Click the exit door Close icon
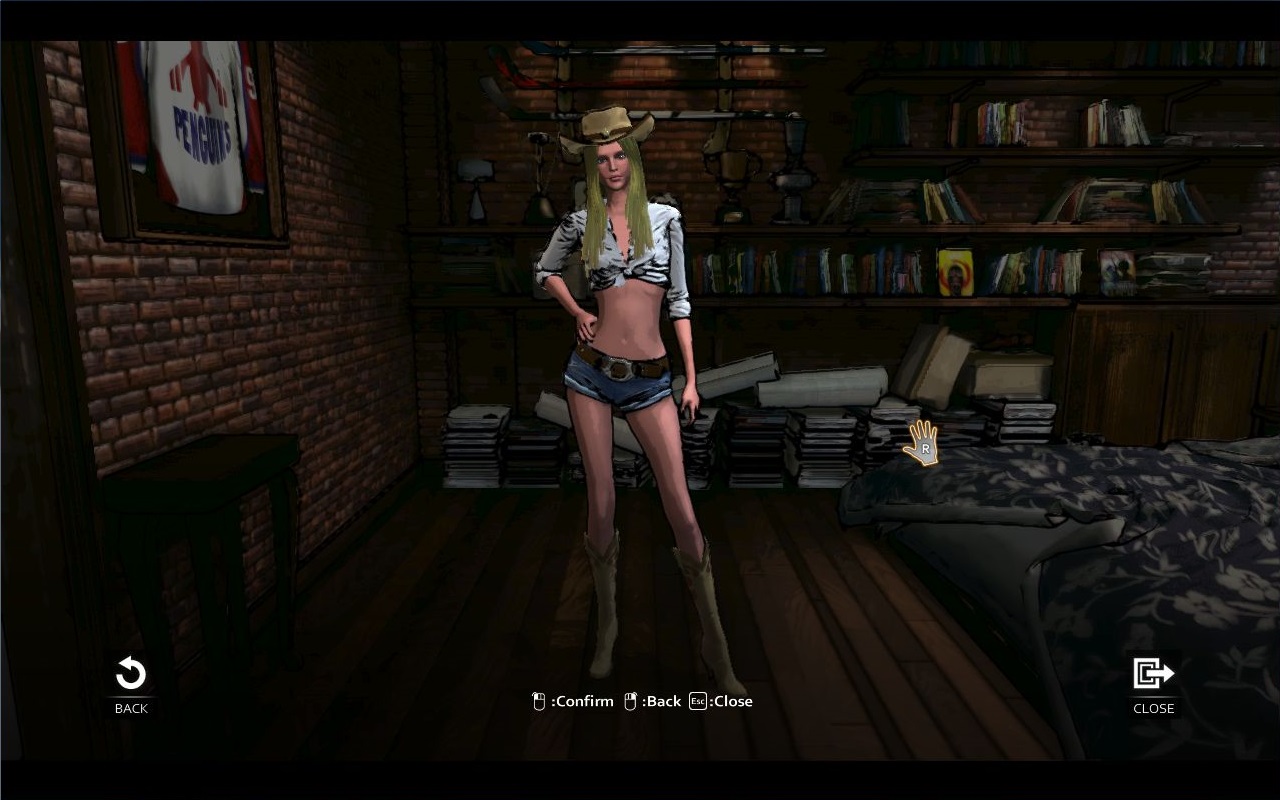The image size is (1280, 800). [x=1152, y=674]
